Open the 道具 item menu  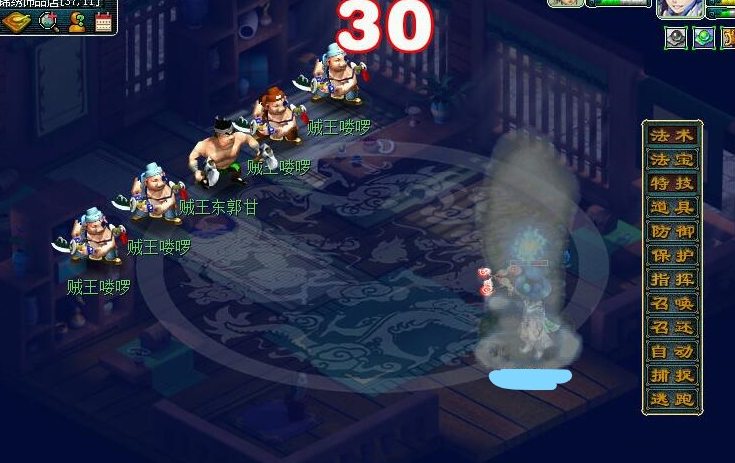(x=672, y=207)
